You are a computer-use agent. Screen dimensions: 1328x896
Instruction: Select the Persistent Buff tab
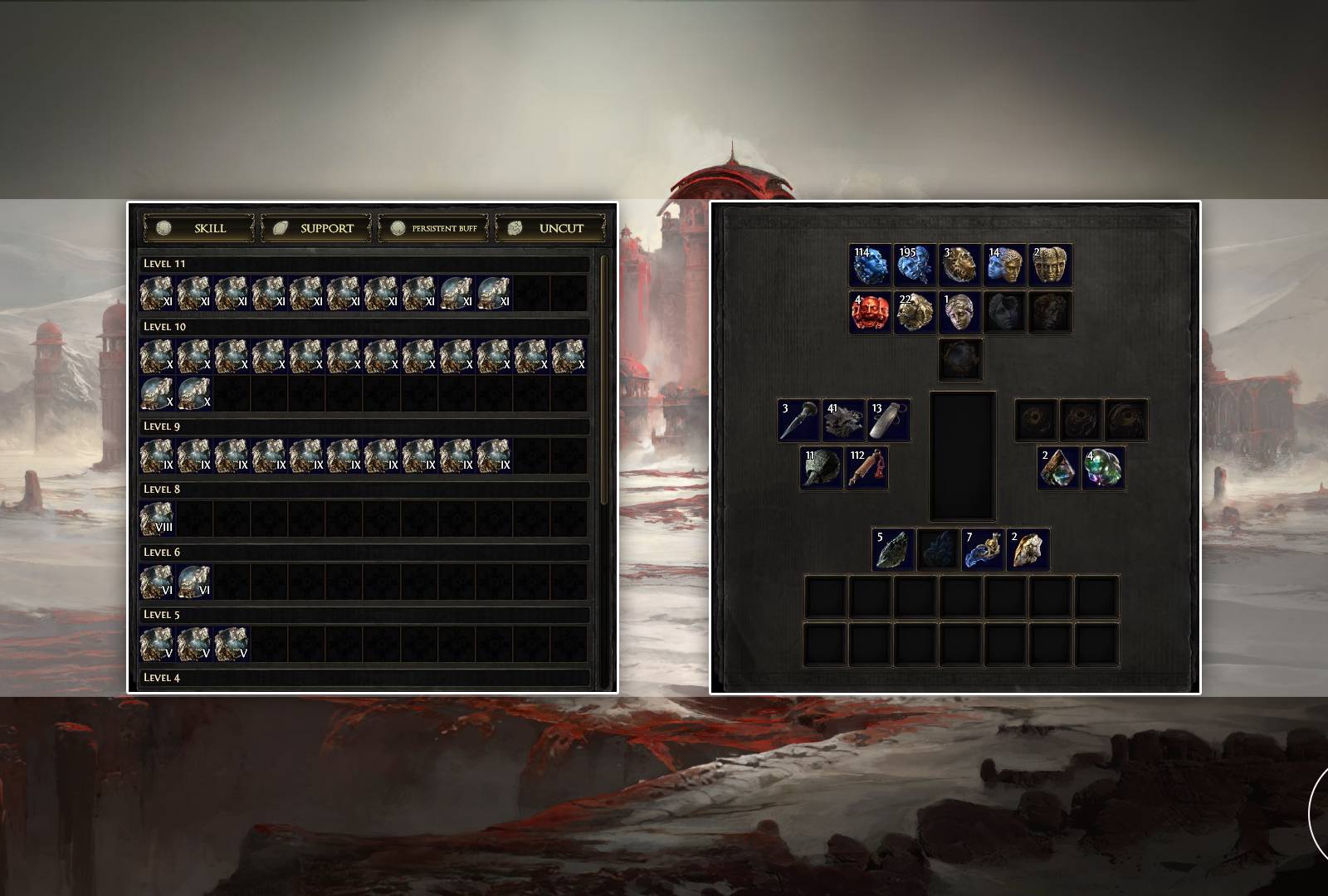[432, 228]
